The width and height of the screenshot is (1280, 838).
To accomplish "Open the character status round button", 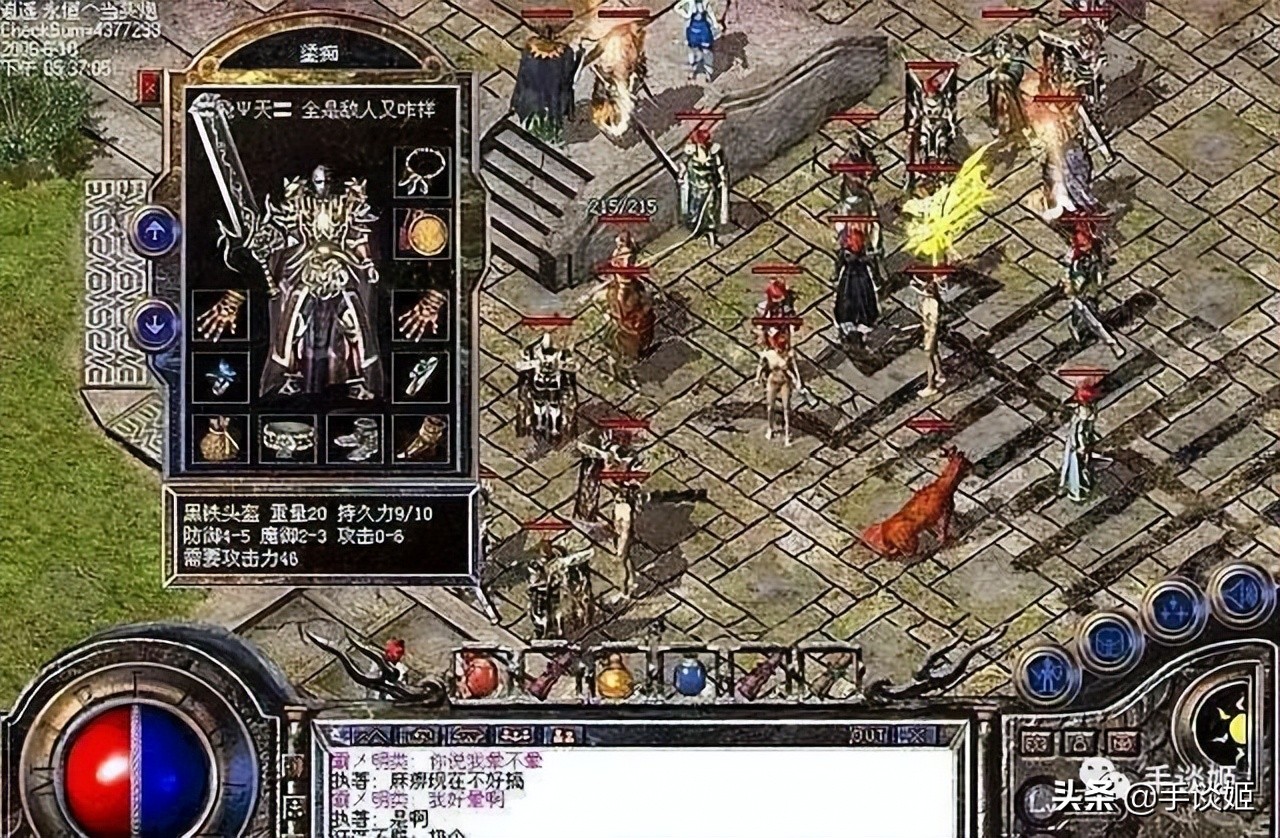I will 1047,673.
